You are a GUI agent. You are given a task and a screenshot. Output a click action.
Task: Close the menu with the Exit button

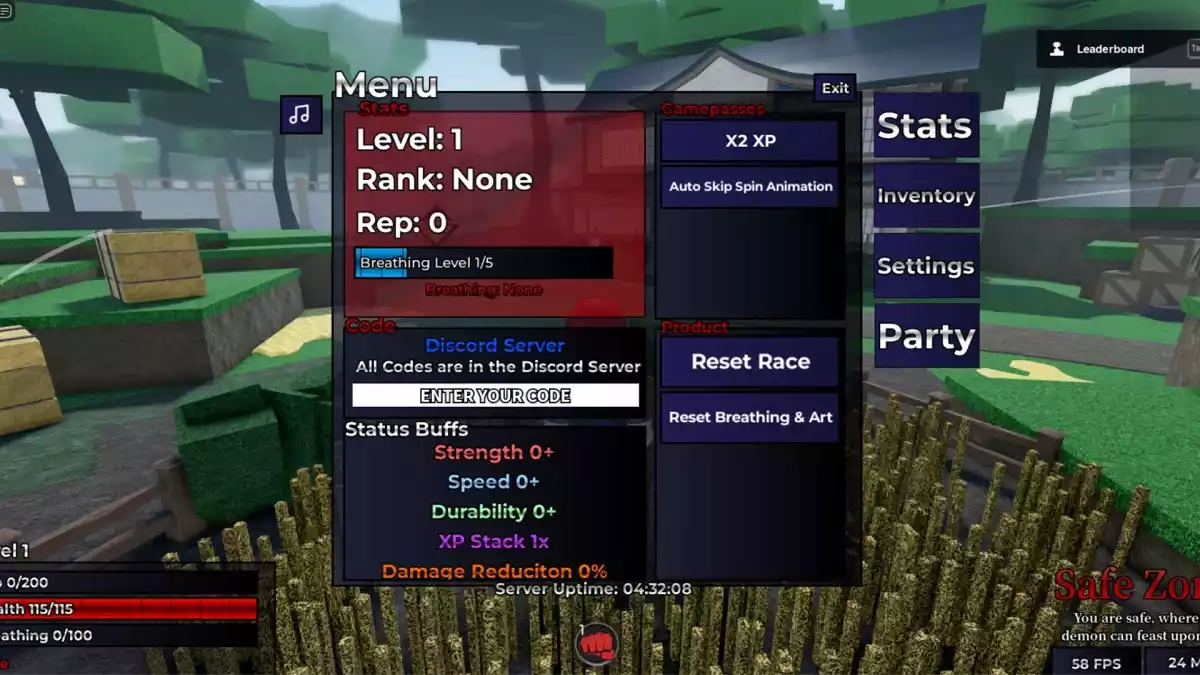click(x=835, y=88)
